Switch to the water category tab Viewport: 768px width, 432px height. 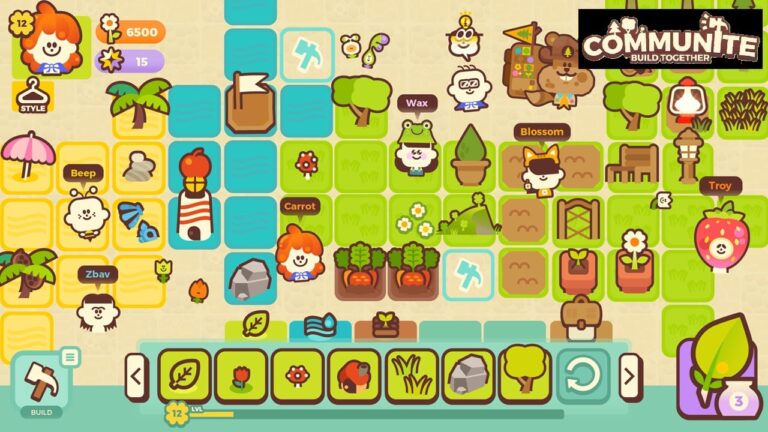[x=320, y=326]
